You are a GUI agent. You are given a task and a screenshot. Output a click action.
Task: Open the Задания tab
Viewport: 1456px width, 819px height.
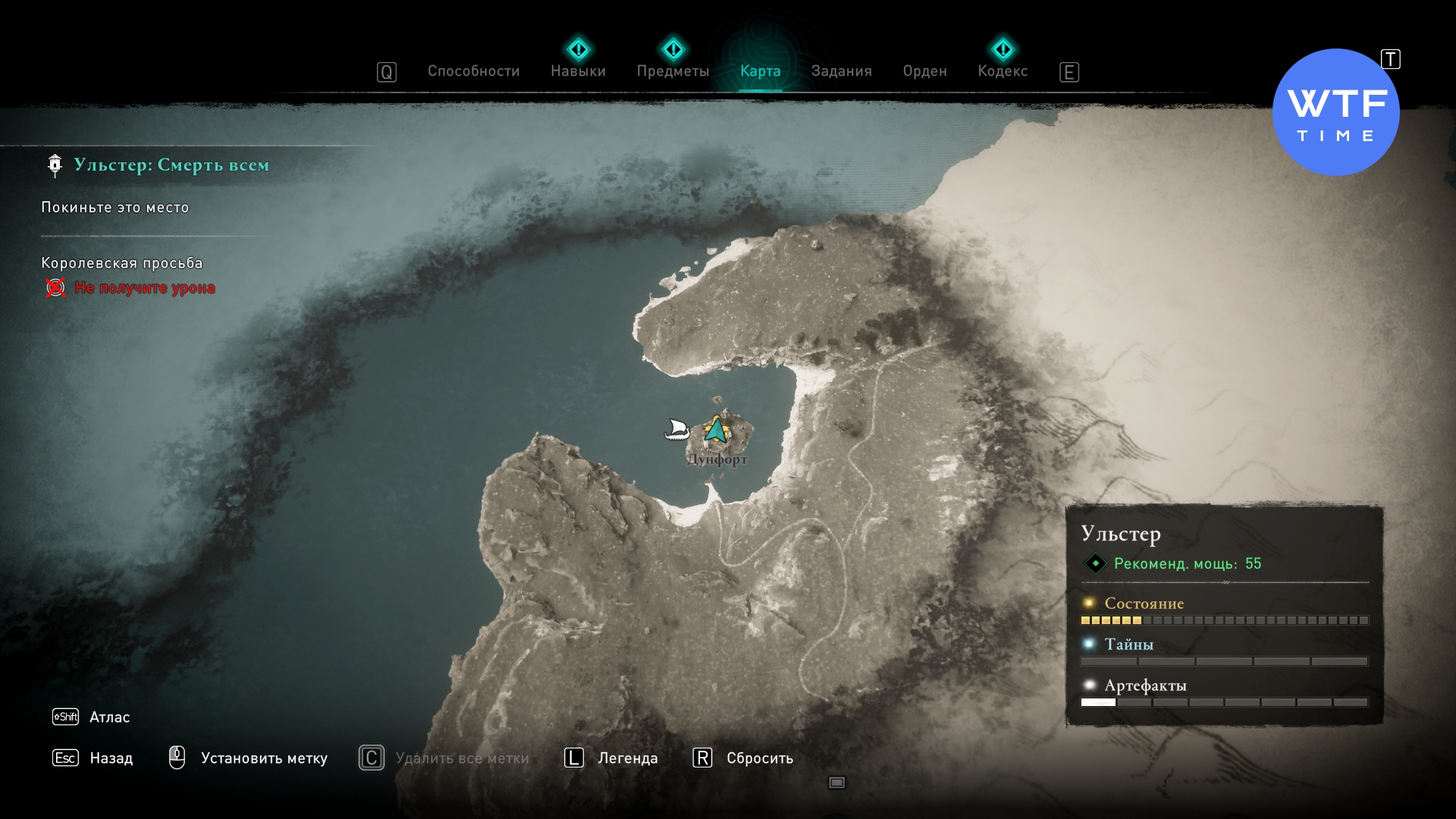tap(841, 71)
